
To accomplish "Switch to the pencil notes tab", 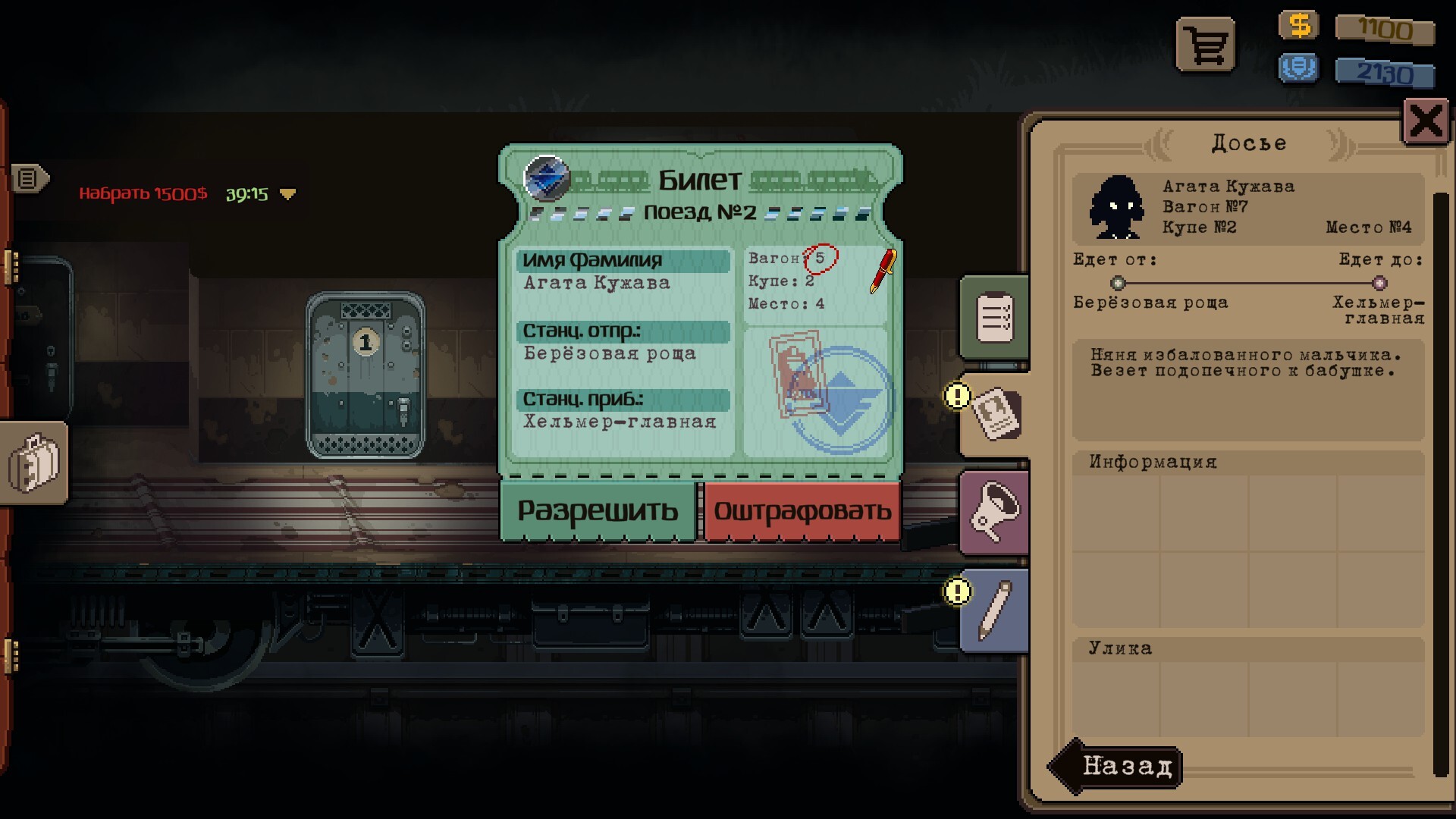I will tap(995, 610).
